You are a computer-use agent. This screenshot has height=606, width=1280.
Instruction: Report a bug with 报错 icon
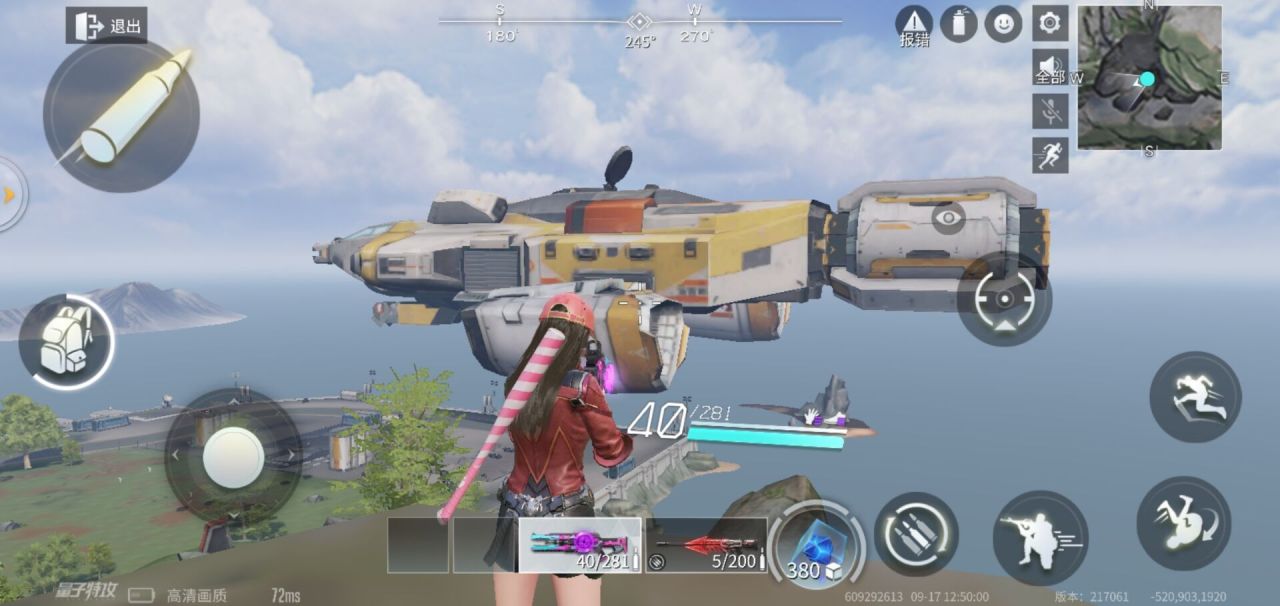(913, 24)
